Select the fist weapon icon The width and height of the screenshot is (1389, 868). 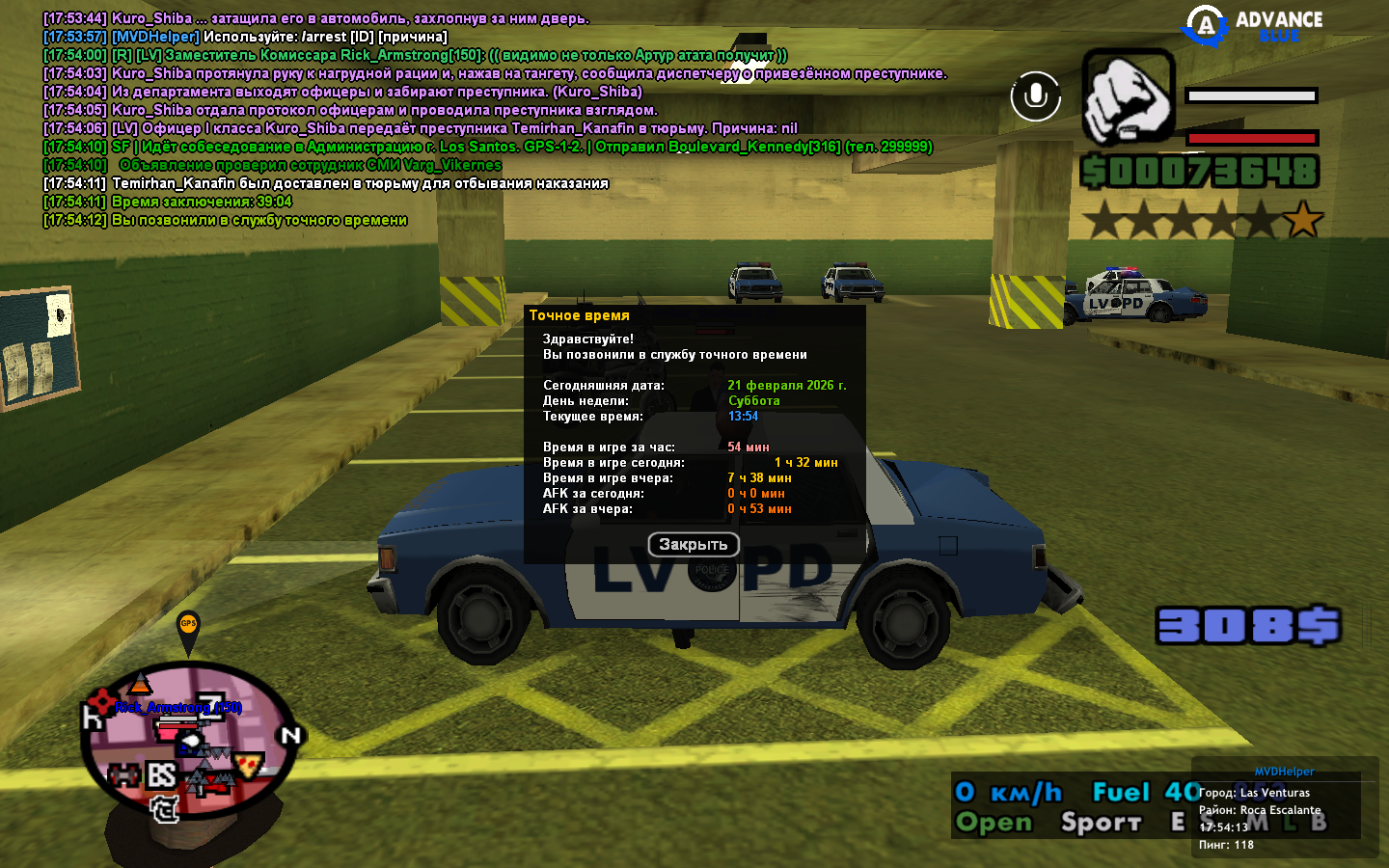tap(1128, 97)
